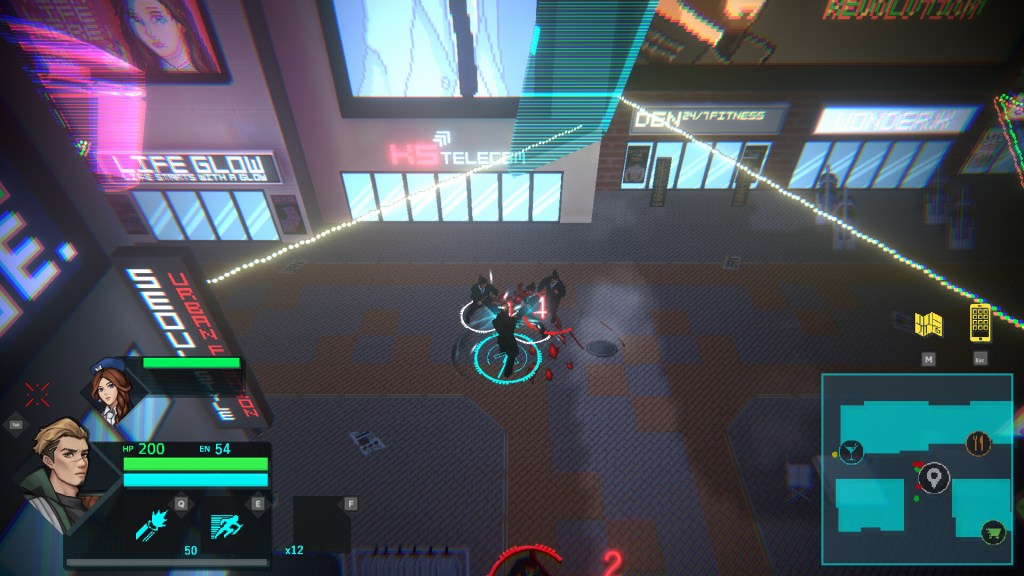Activate the fiery punch ability
This screenshot has width=1024, height=576.
point(155,526)
